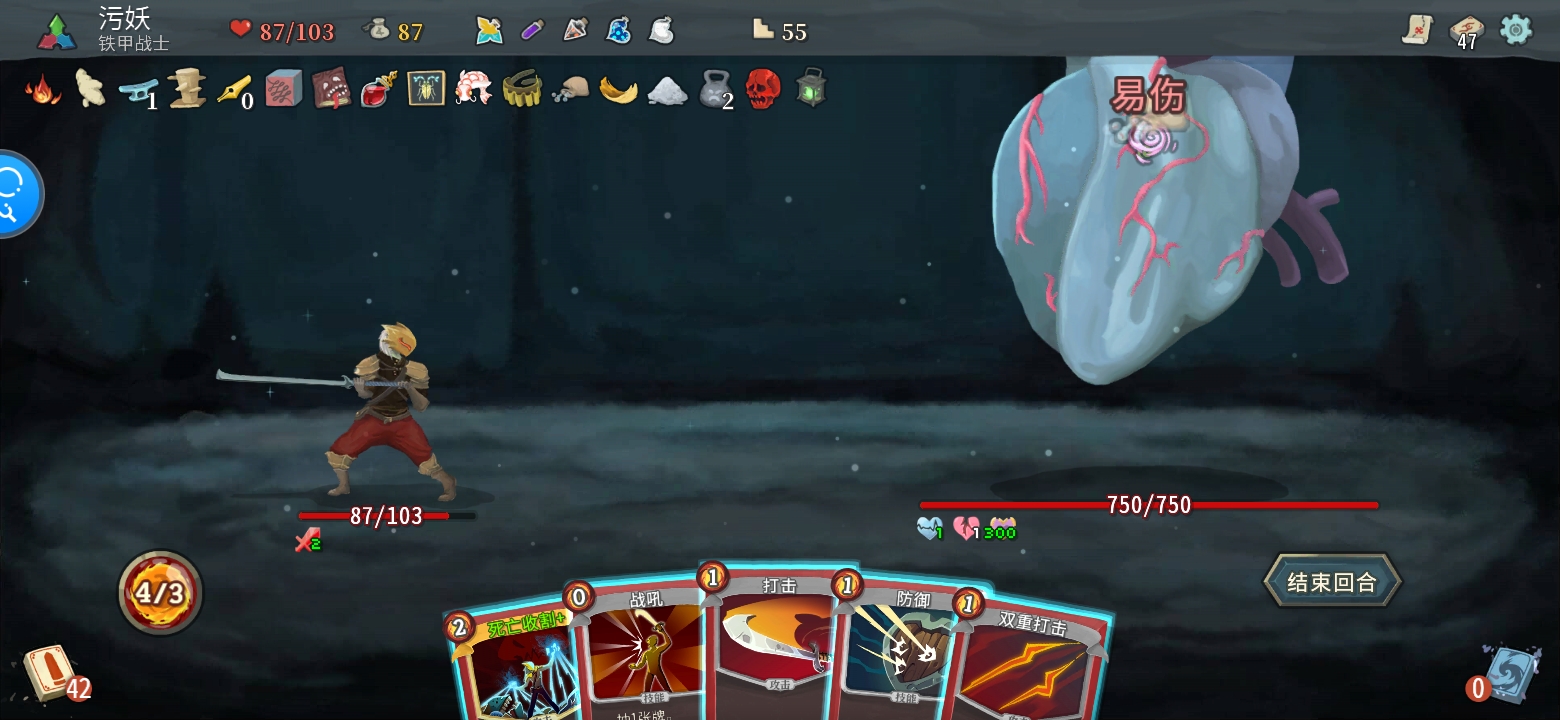Click the blue magnifier button
Screen dimensions: 1560x720
point(14,194)
